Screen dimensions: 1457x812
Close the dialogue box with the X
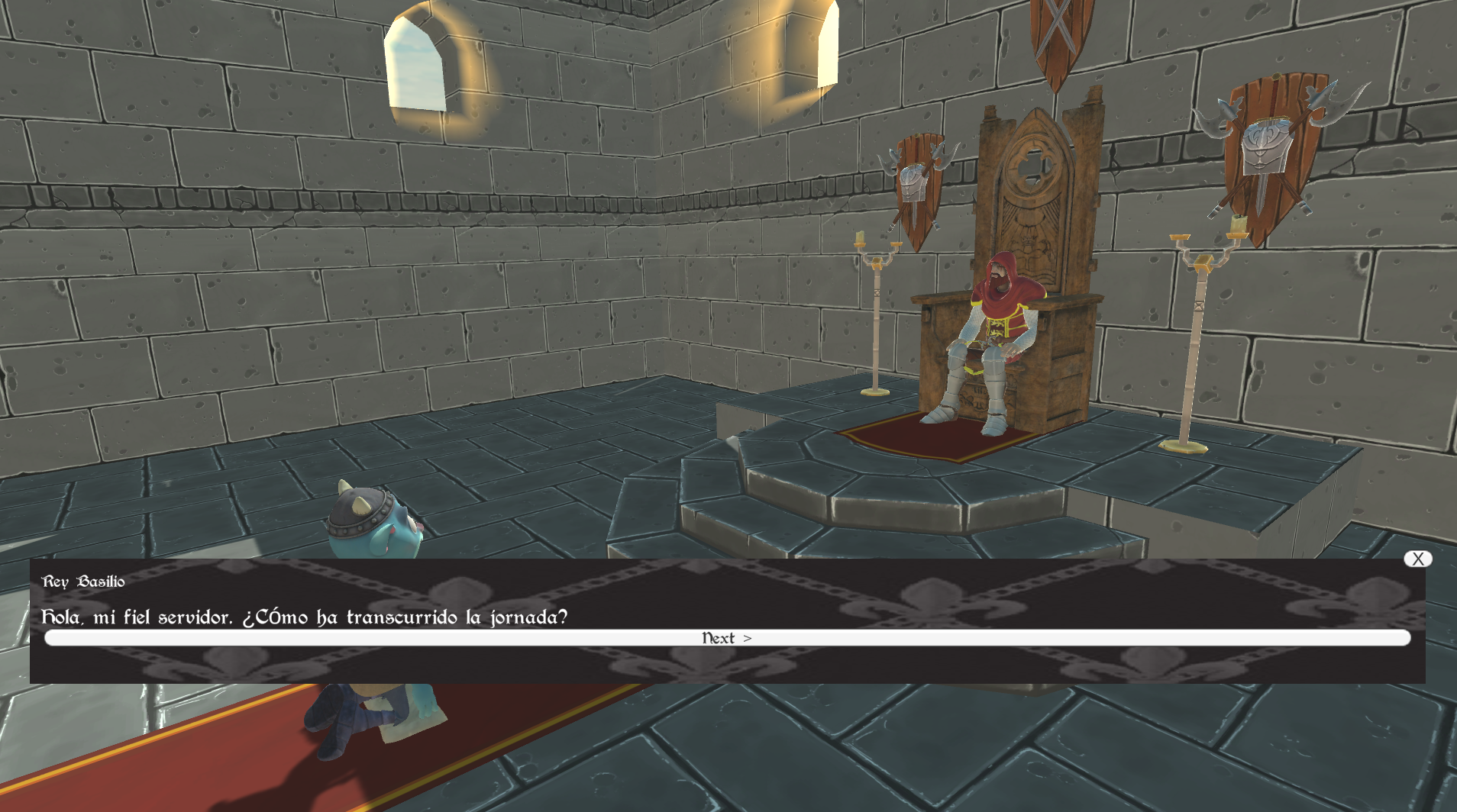tap(1417, 559)
